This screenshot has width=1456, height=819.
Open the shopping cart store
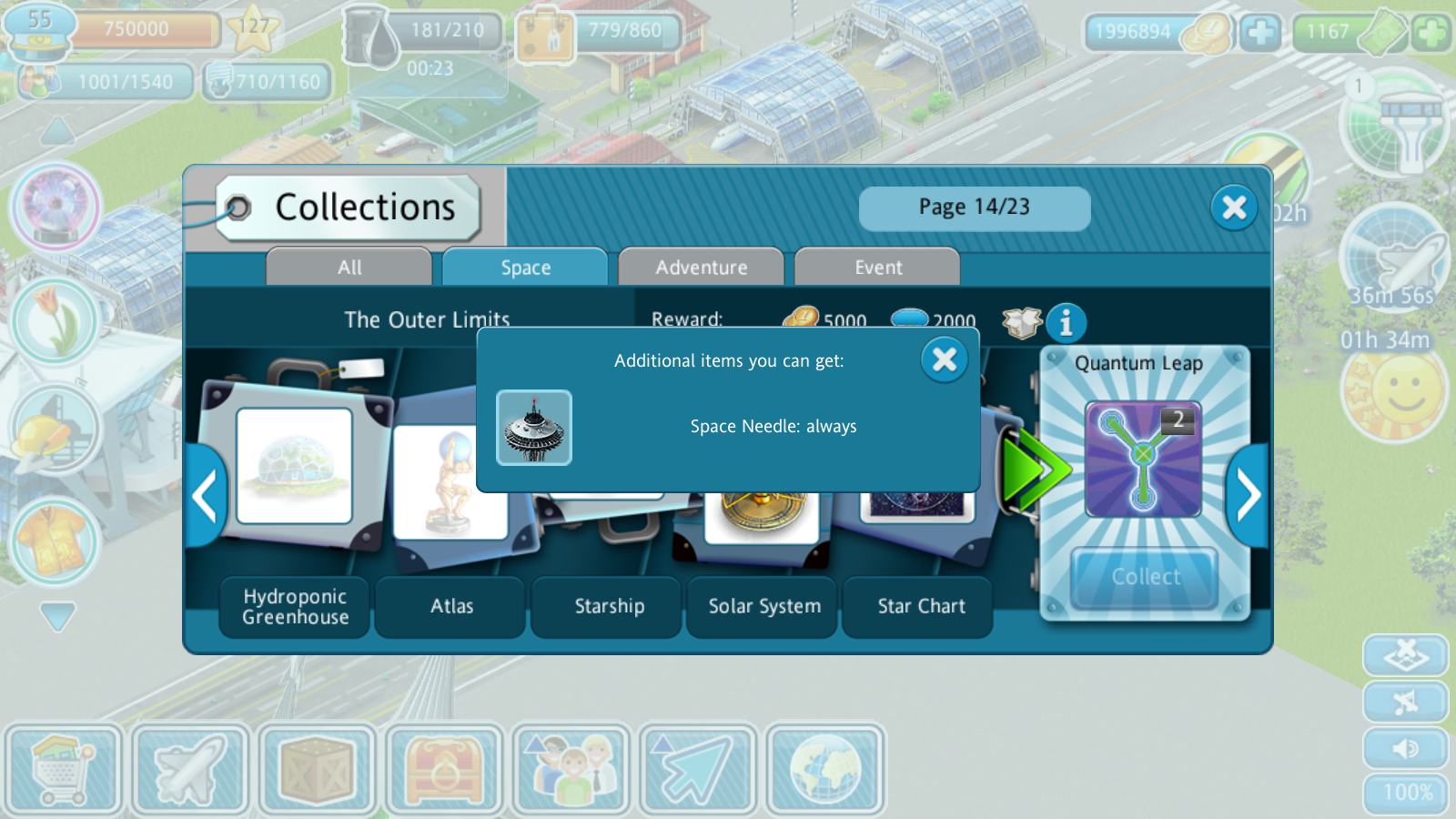pyautogui.click(x=64, y=770)
